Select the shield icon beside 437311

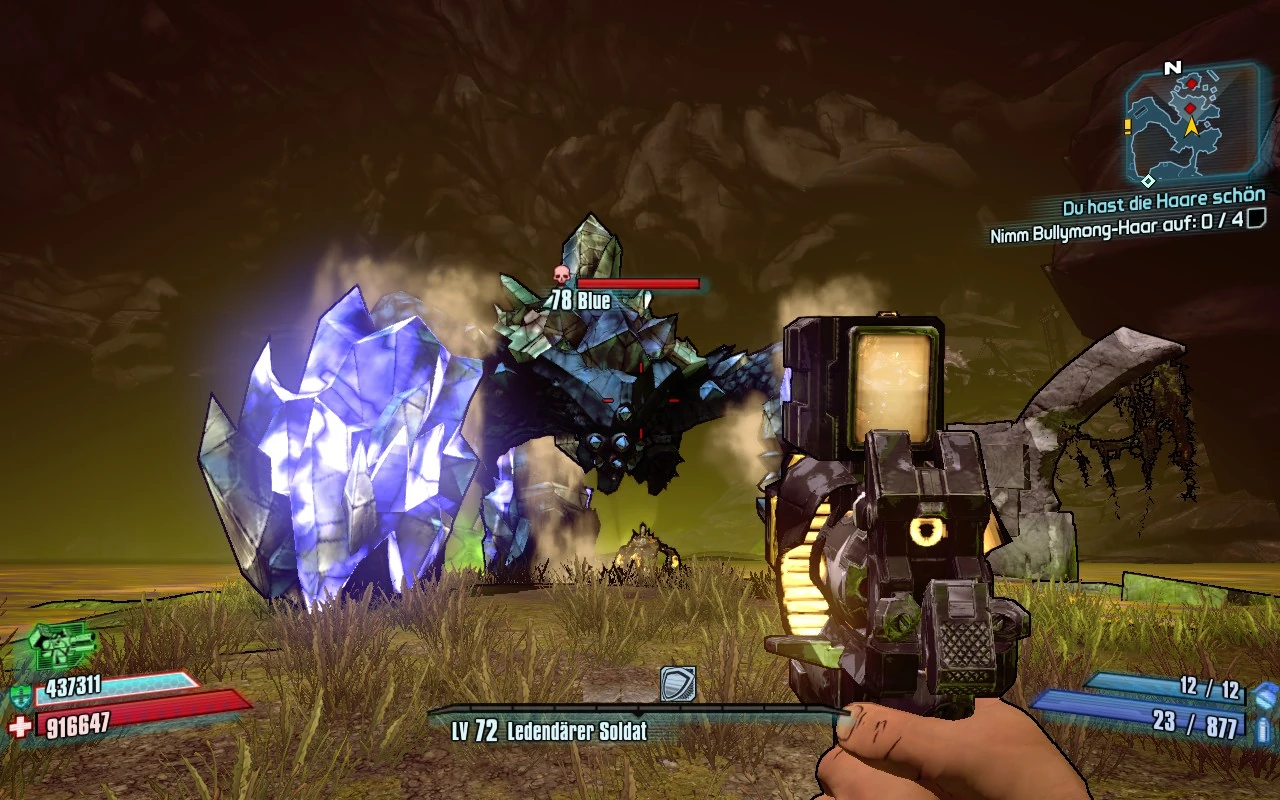21,694
